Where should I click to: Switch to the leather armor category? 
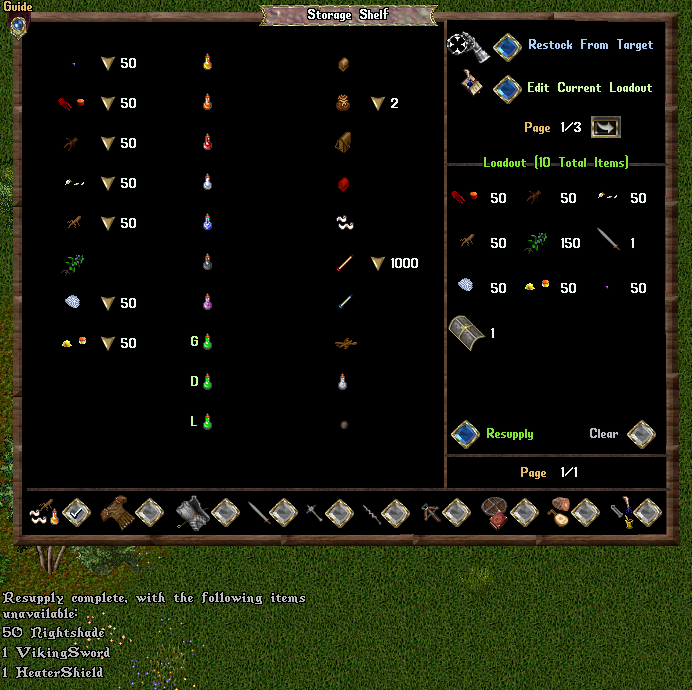coord(149,513)
